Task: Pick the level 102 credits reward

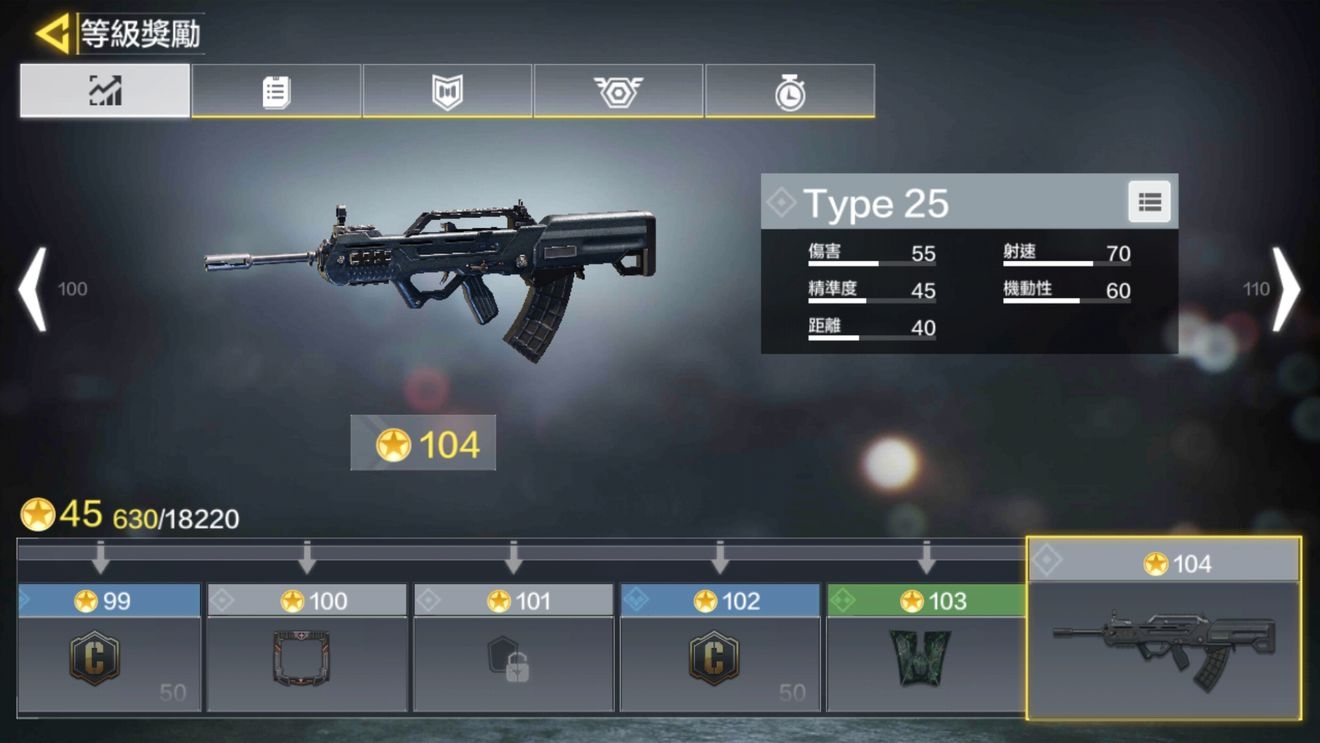Action: pos(720,658)
